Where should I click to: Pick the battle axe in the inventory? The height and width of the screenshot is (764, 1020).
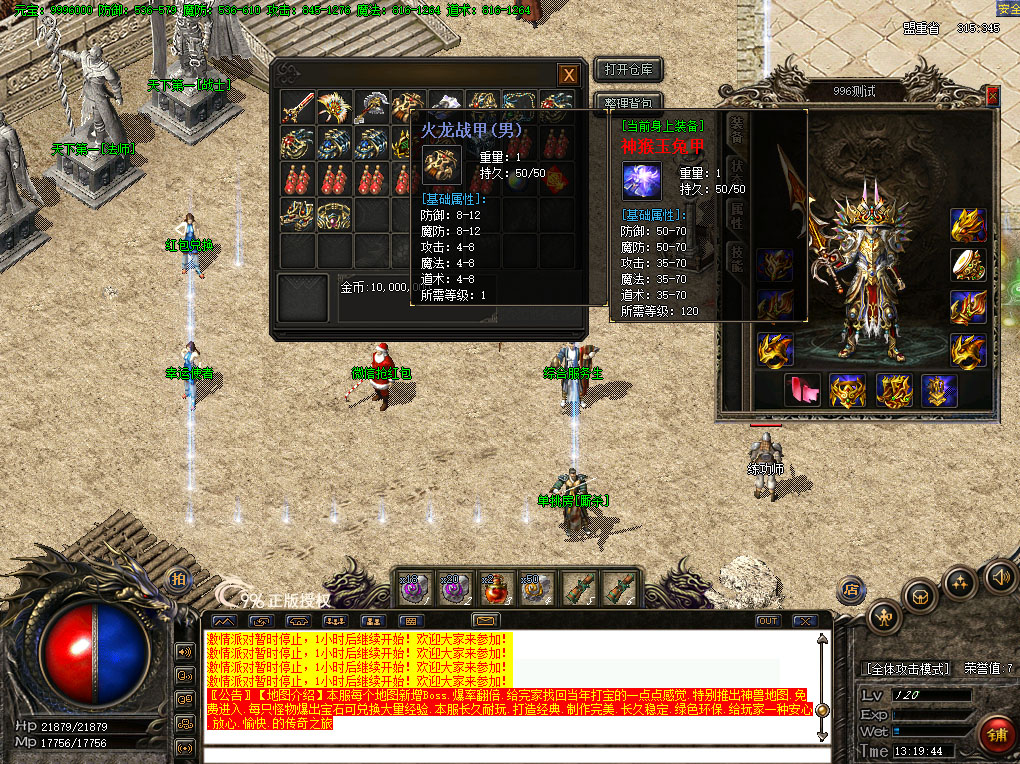[x=371, y=108]
